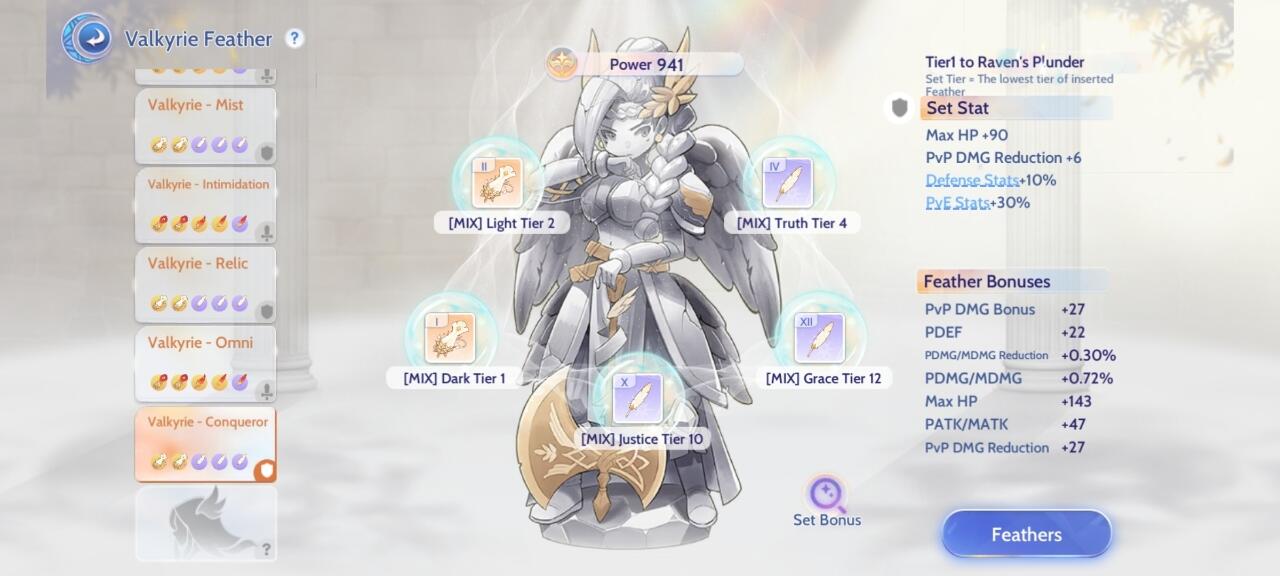Image resolution: width=1280 pixels, height=576 pixels.
Task: View the PvE Stats link
Action: coord(957,203)
